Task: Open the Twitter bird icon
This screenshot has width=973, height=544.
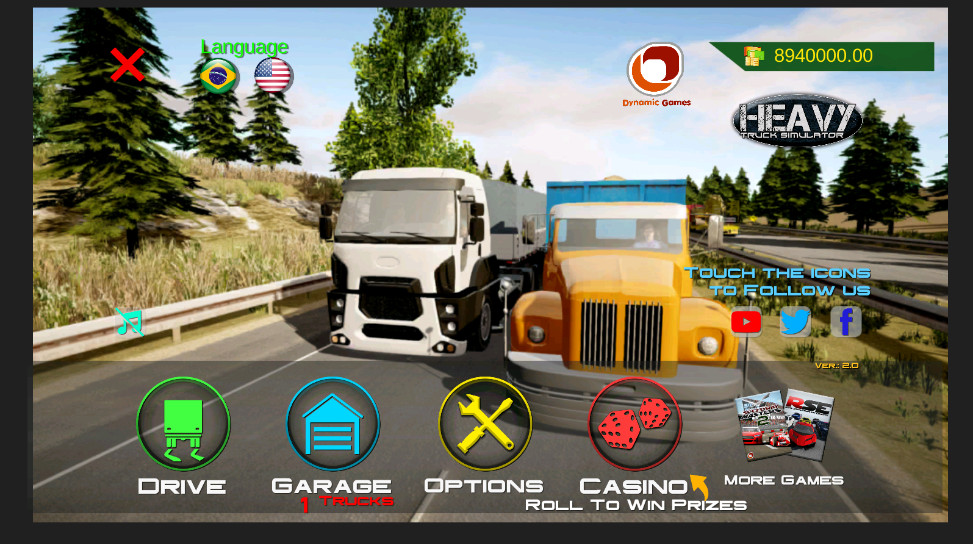Action: 795,322
